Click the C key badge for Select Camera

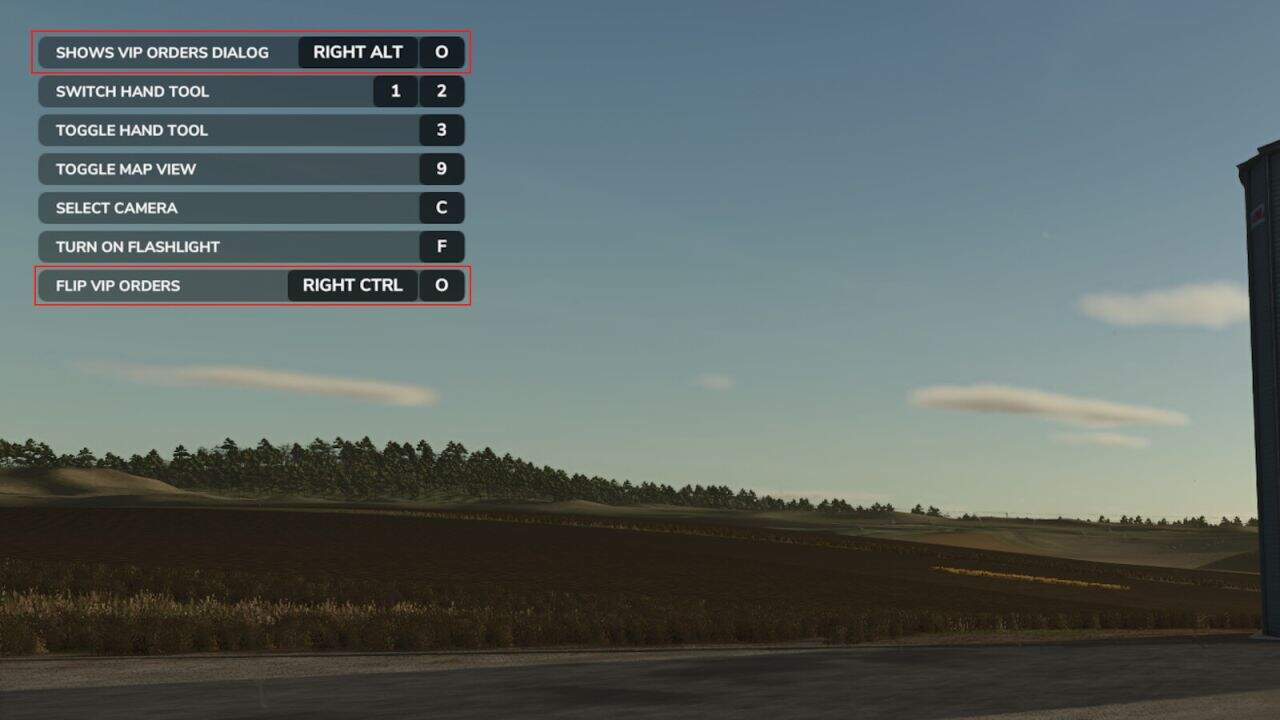441,208
